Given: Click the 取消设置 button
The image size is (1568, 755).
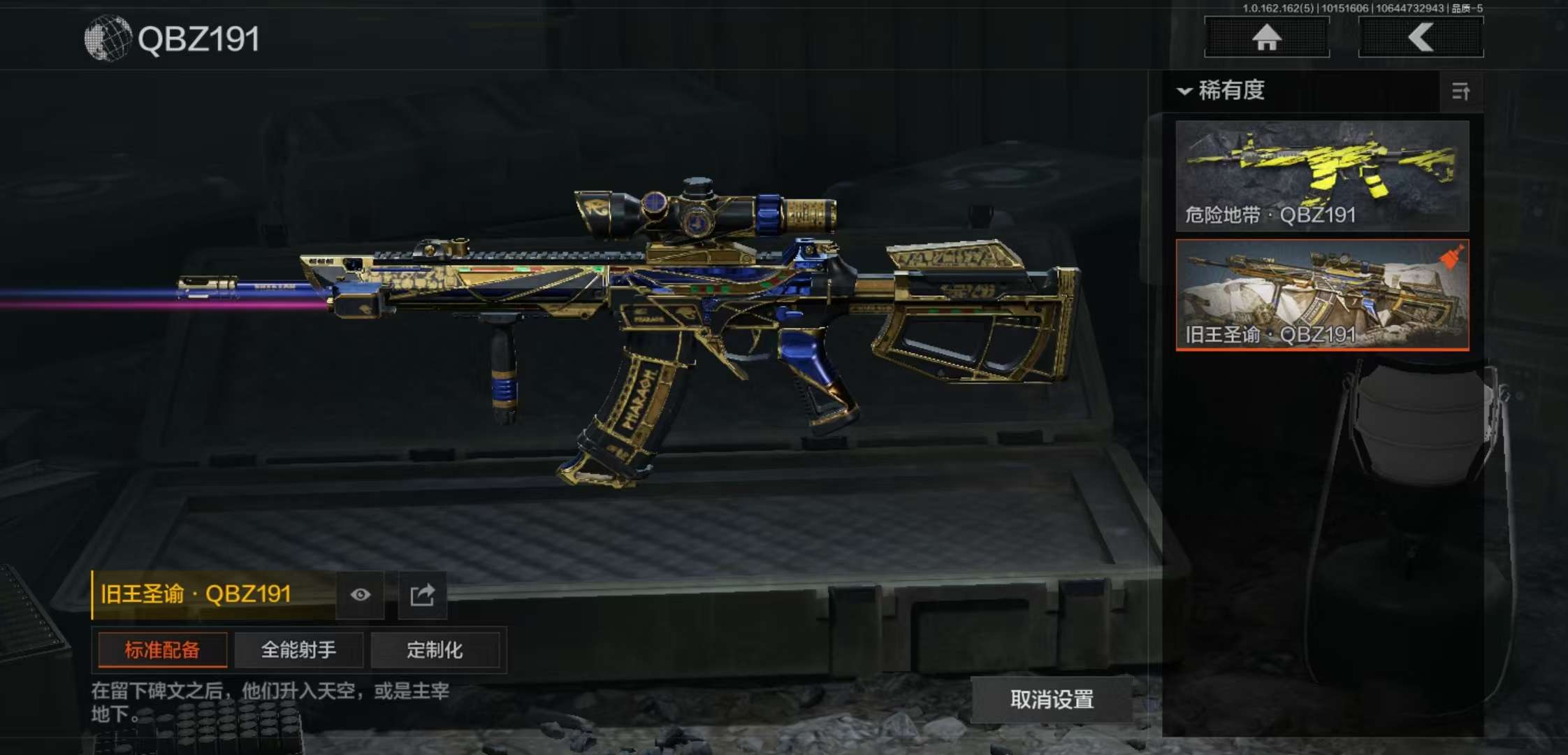Looking at the screenshot, I should pos(1052,699).
